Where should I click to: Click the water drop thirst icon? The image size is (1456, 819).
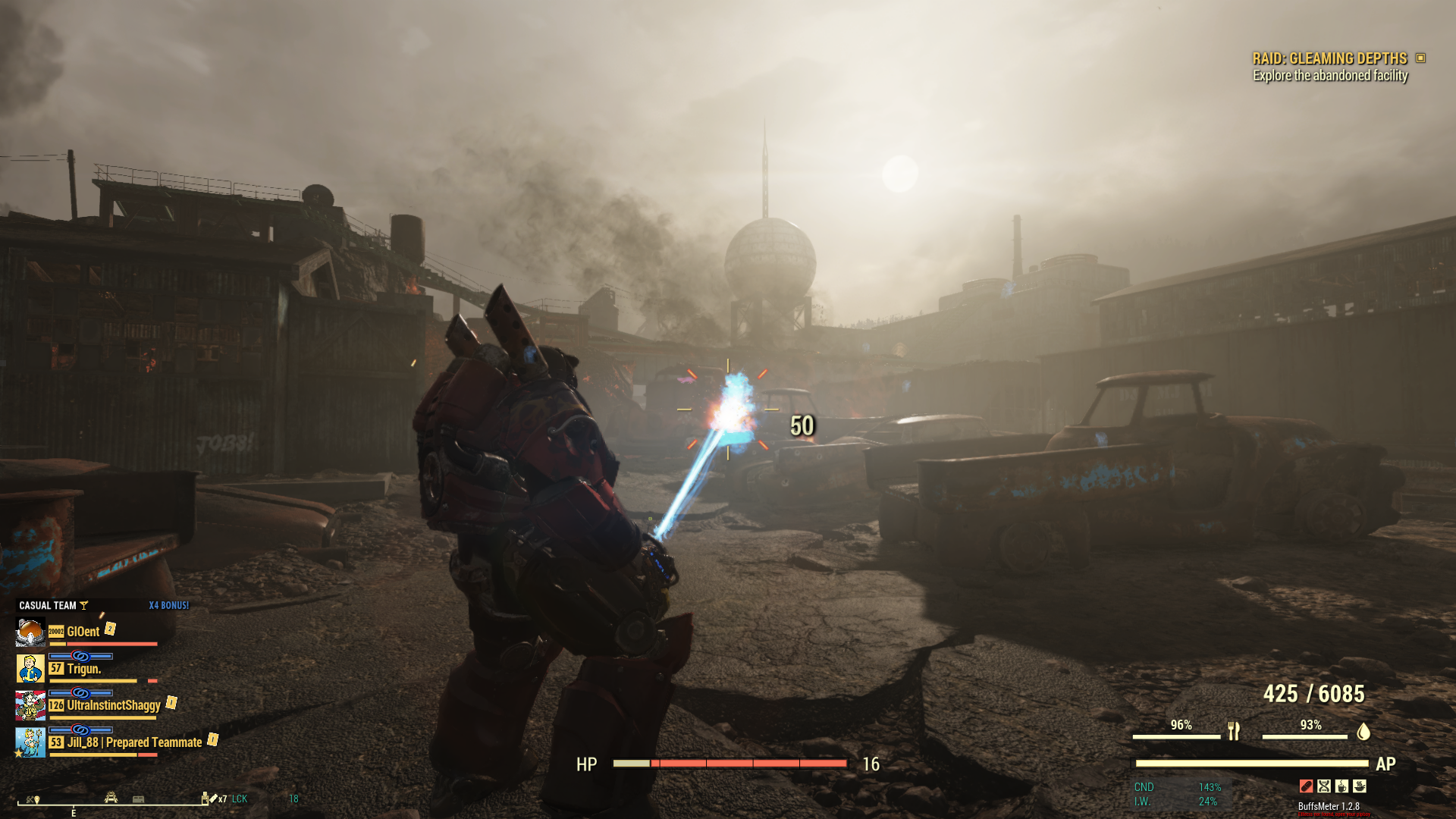point(1363,731)
